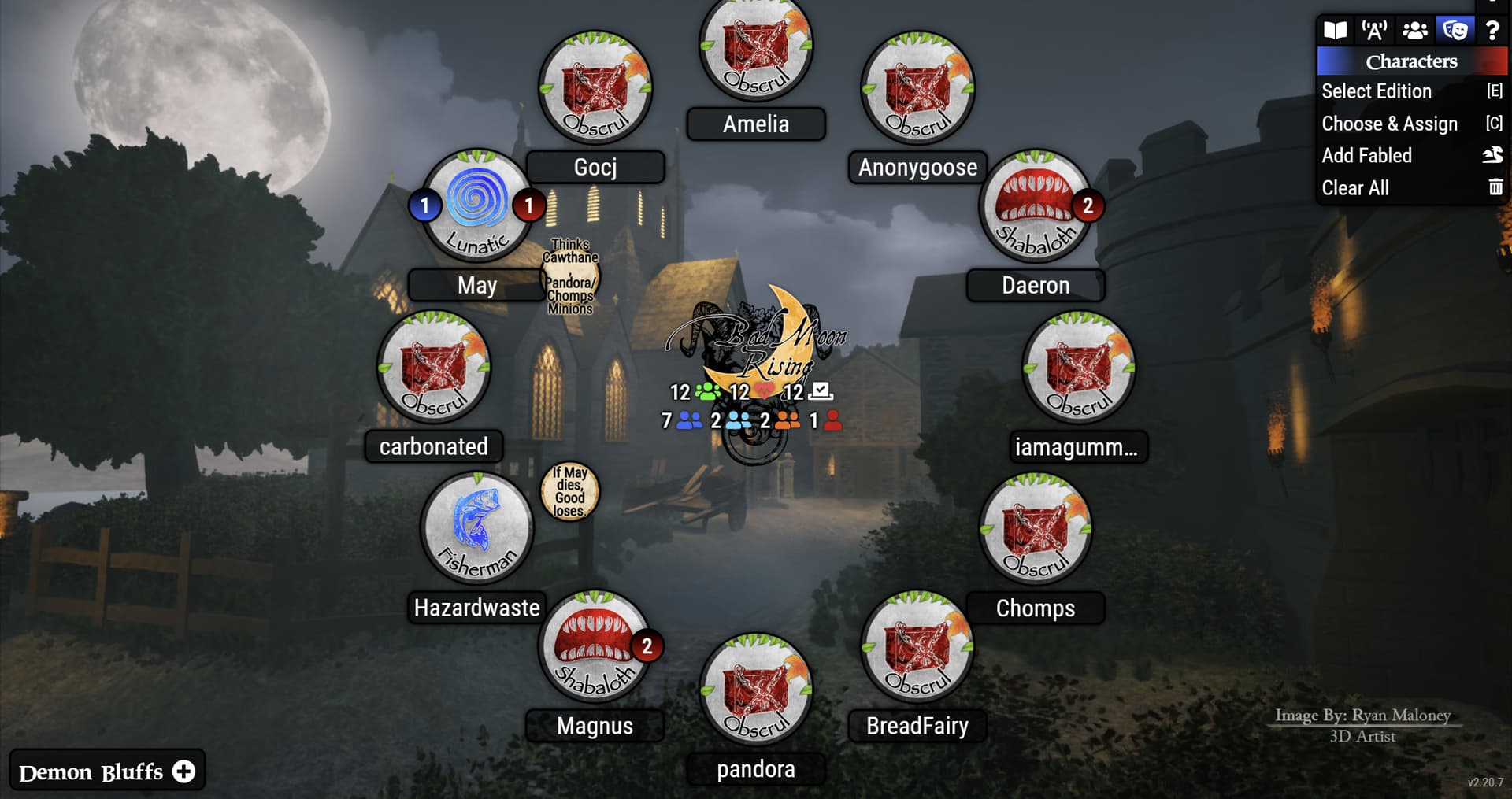Open the Select Edition menu entry

click(x=1376, y=91)
